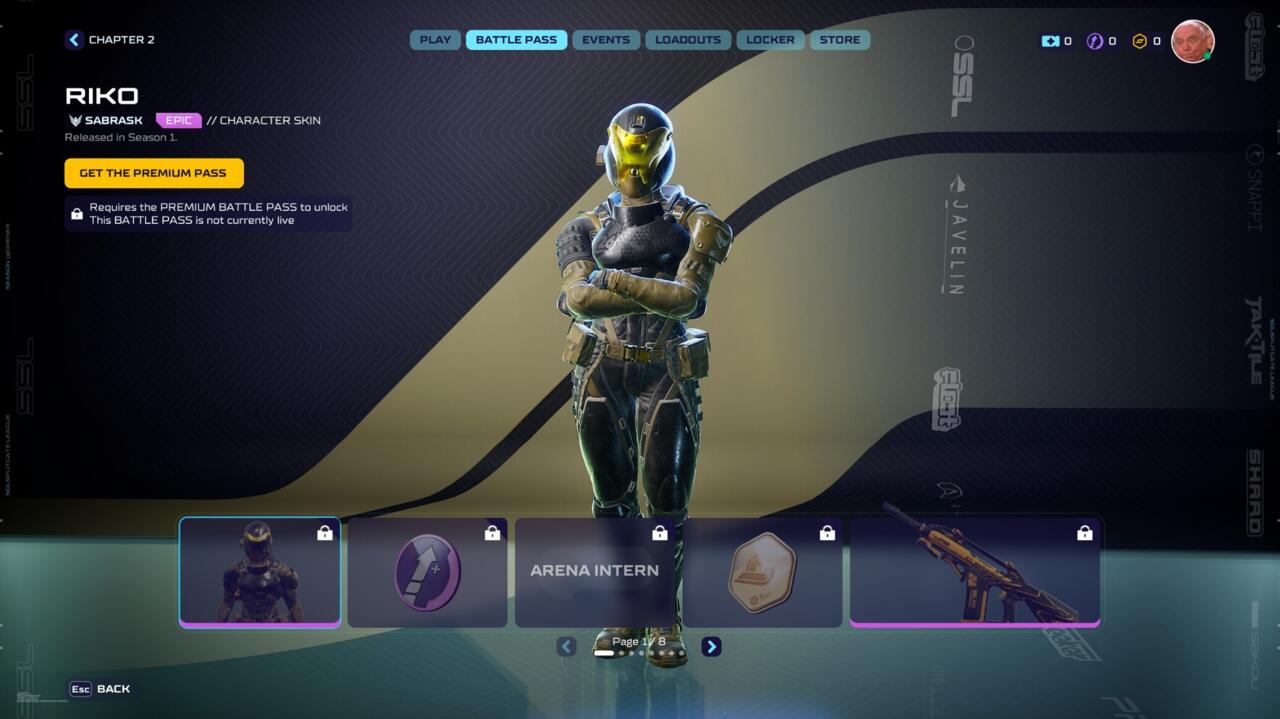Image resolution: width=1280 pixels, height=719 pixels.
Task: Go to the Events tab
Action: [x=606, y=40]
